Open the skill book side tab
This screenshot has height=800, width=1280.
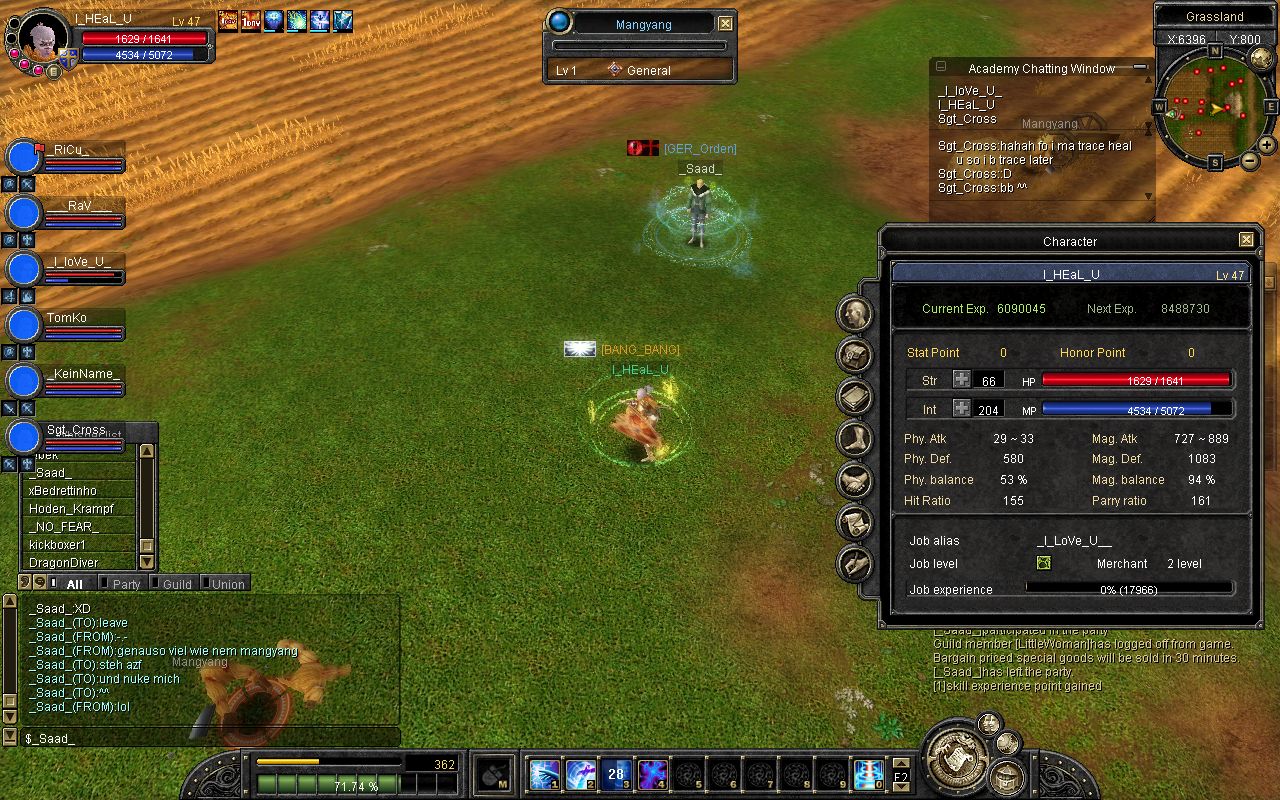pyautogui.click(x=854, y=396)
